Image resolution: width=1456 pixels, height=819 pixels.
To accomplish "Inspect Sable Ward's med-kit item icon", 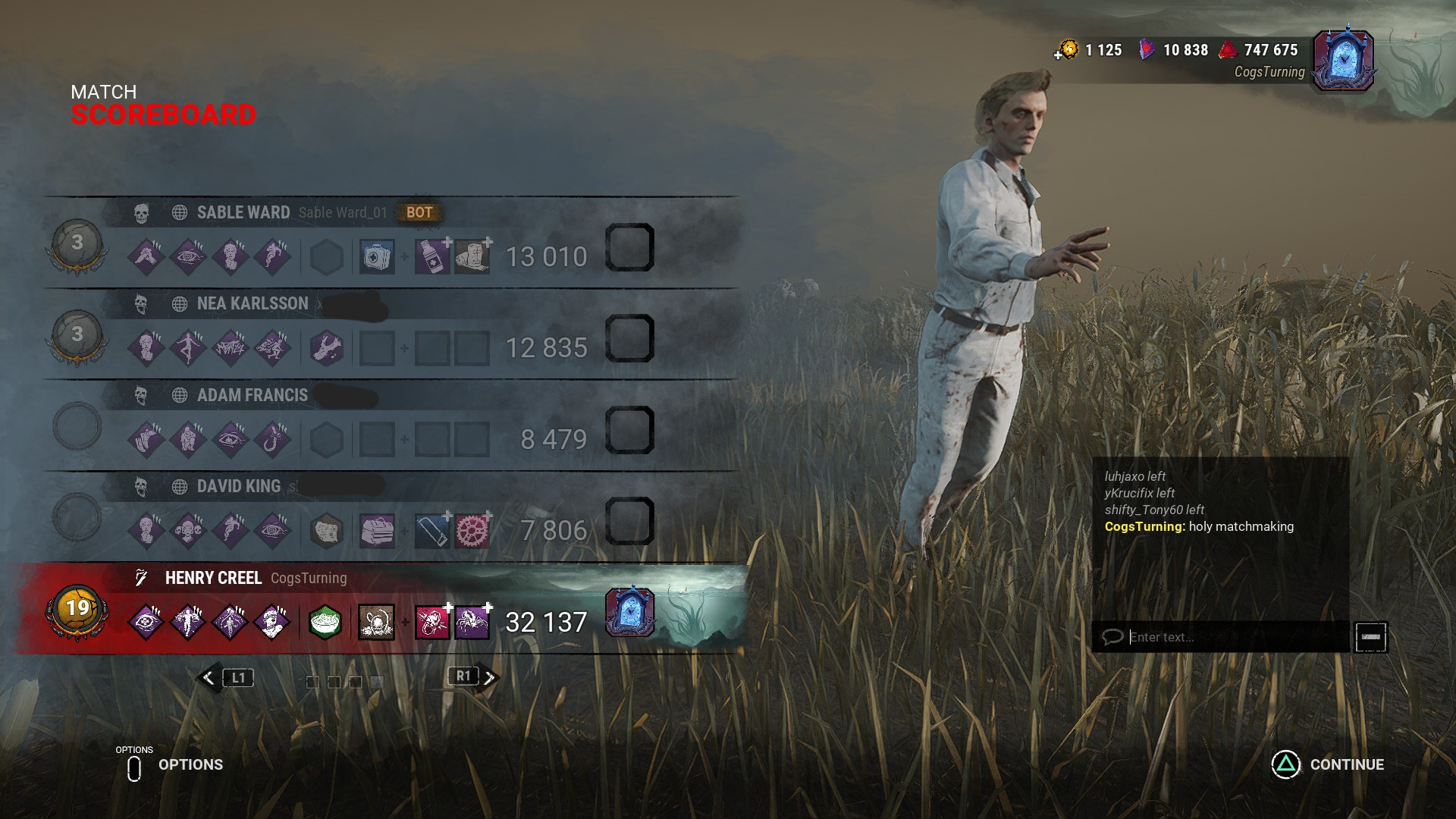I will pos(377,256).
